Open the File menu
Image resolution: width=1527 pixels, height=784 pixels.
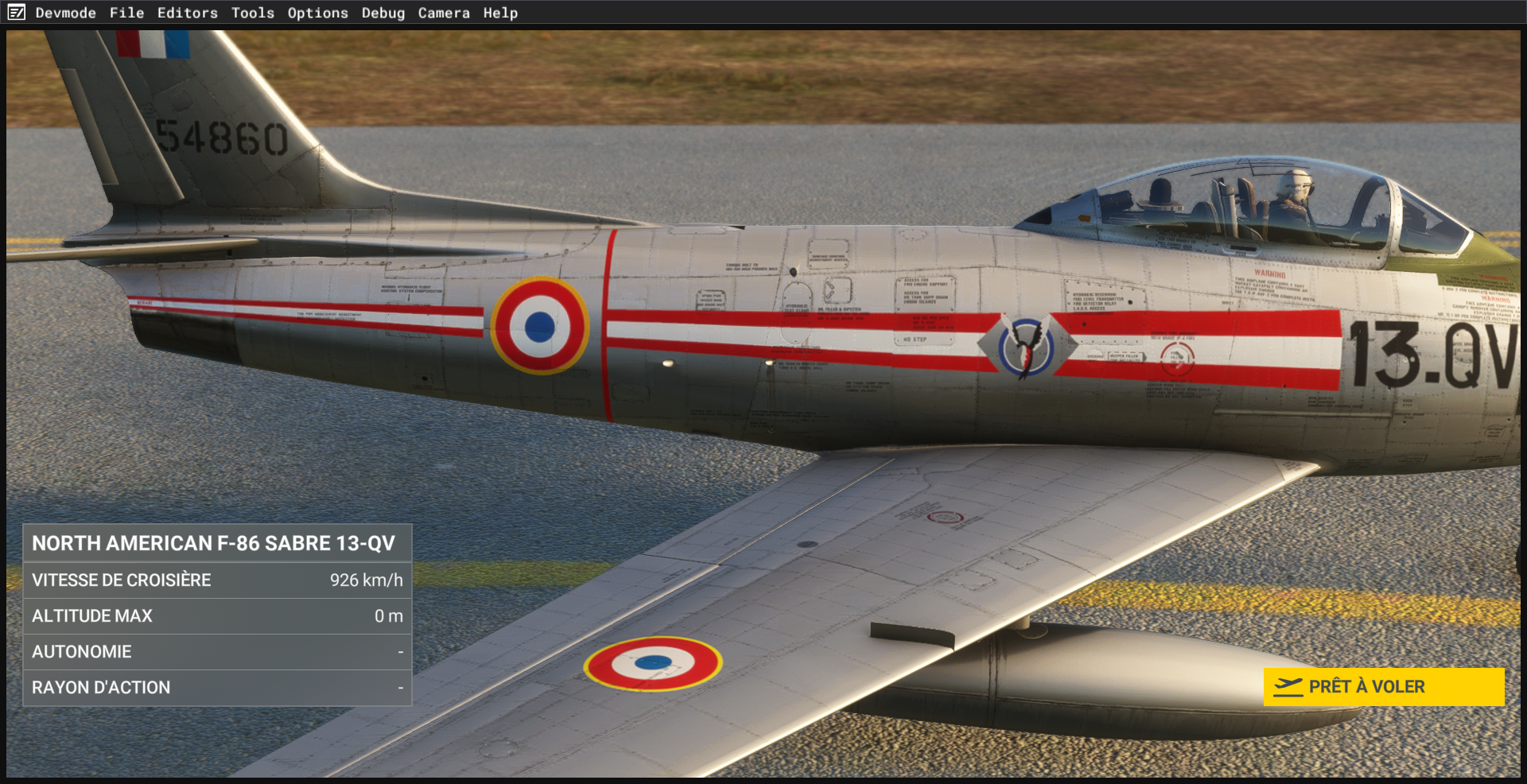[x=126, y=13]
